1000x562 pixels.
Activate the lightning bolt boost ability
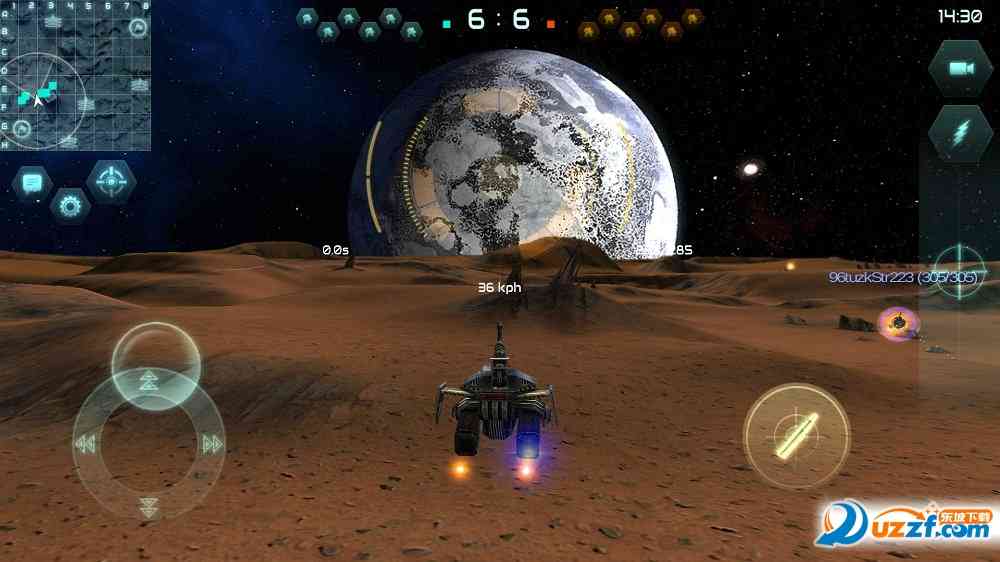(960, 133)
